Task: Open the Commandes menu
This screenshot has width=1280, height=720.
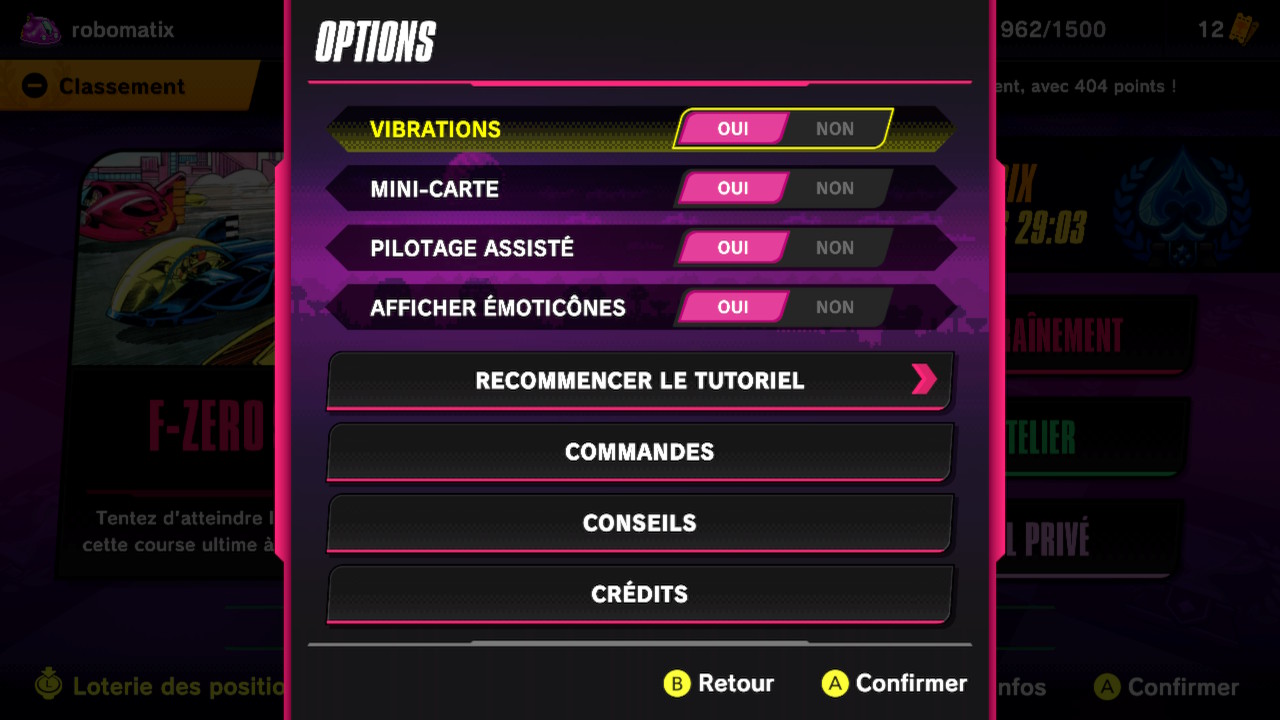Action: point(640,452)
